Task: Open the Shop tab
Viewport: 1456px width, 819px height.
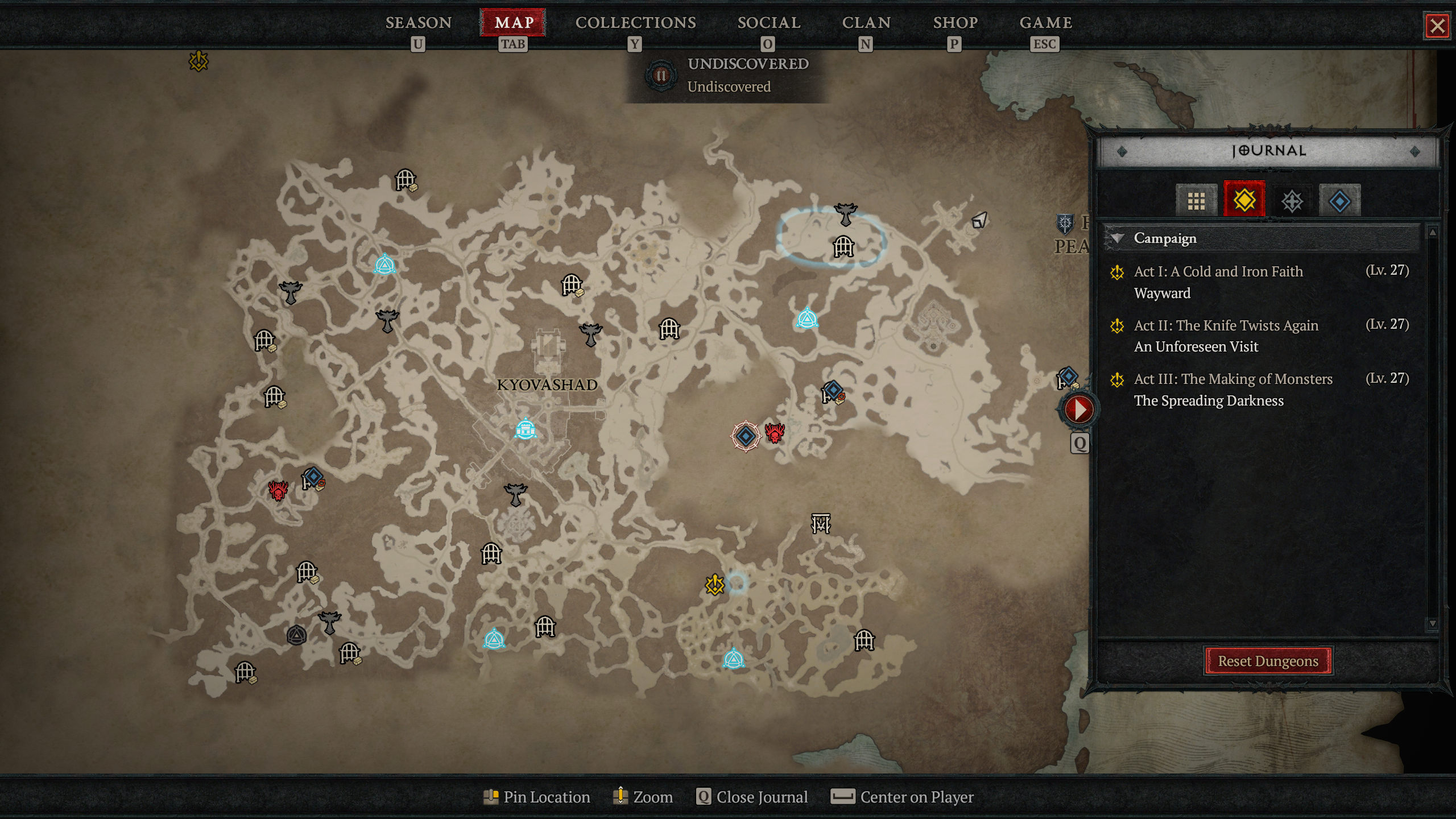Action: click(x=955, y=23)
